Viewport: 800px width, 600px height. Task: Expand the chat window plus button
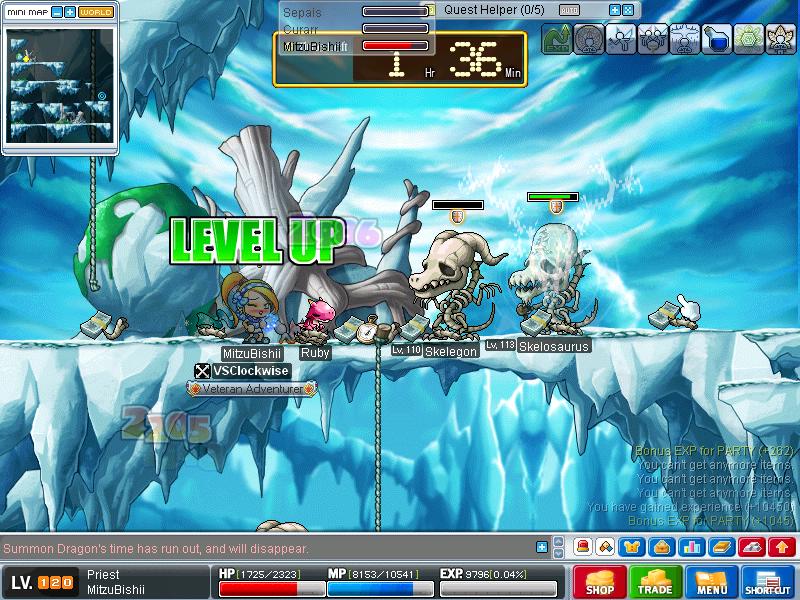point(542,547)
